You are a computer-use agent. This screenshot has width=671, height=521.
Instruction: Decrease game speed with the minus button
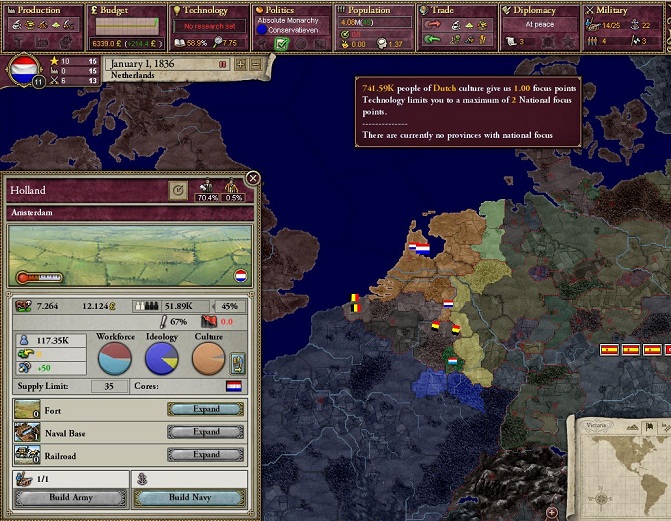[255, 64]
